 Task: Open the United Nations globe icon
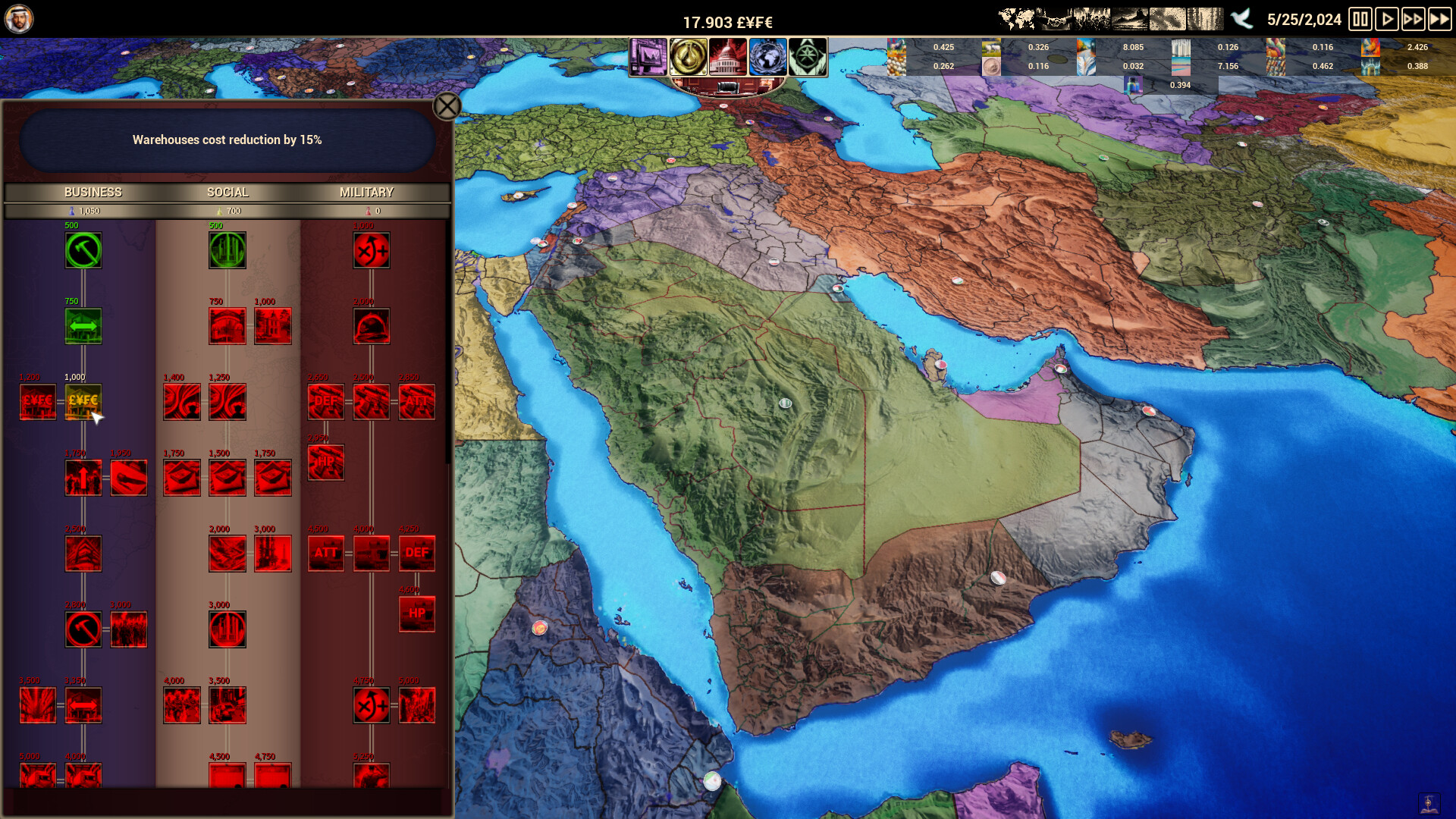(x=767, y=57)
